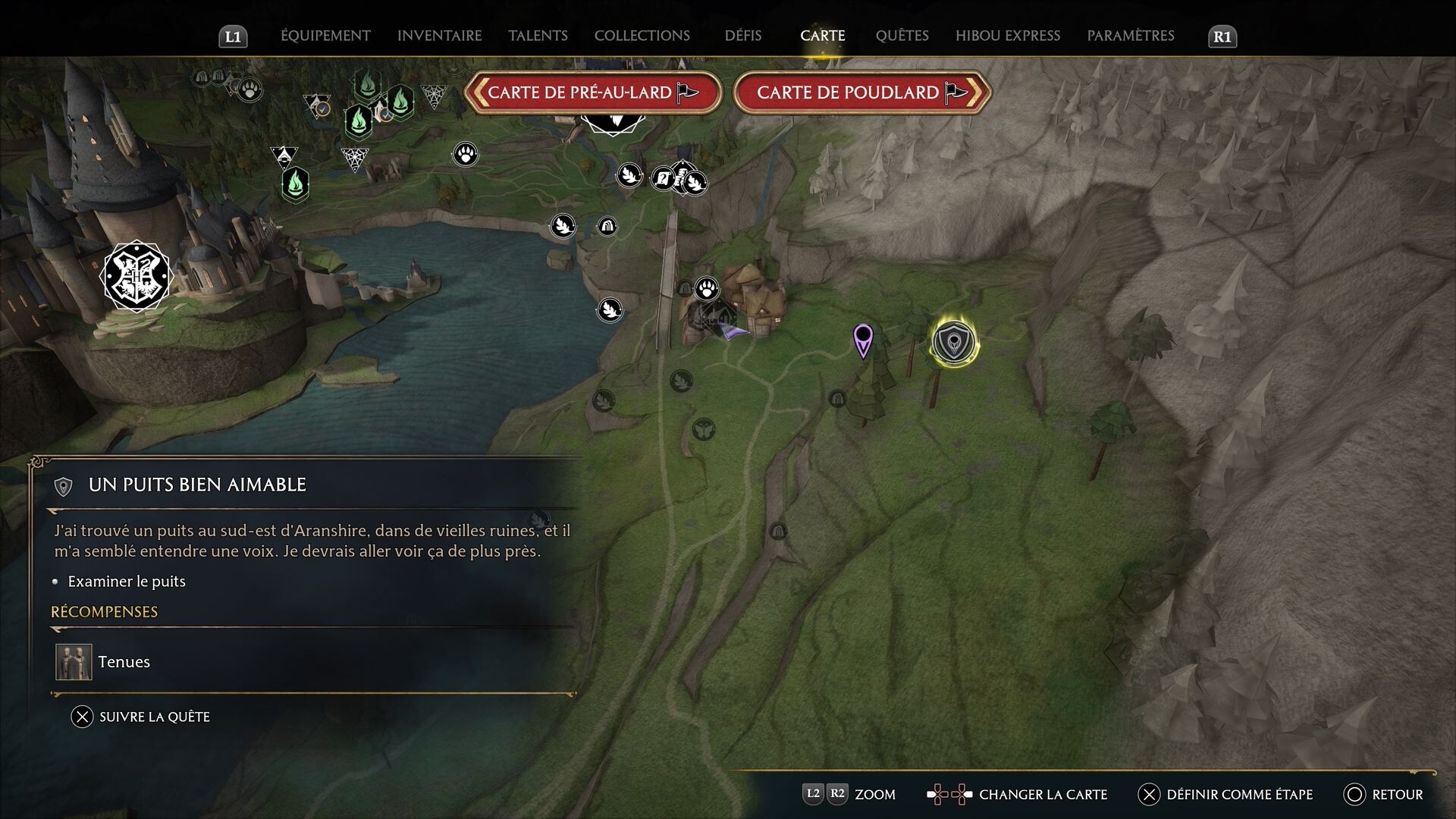Open the COLLECTIONS tab
Screen dimensions: 1456x819
(642, 35)
